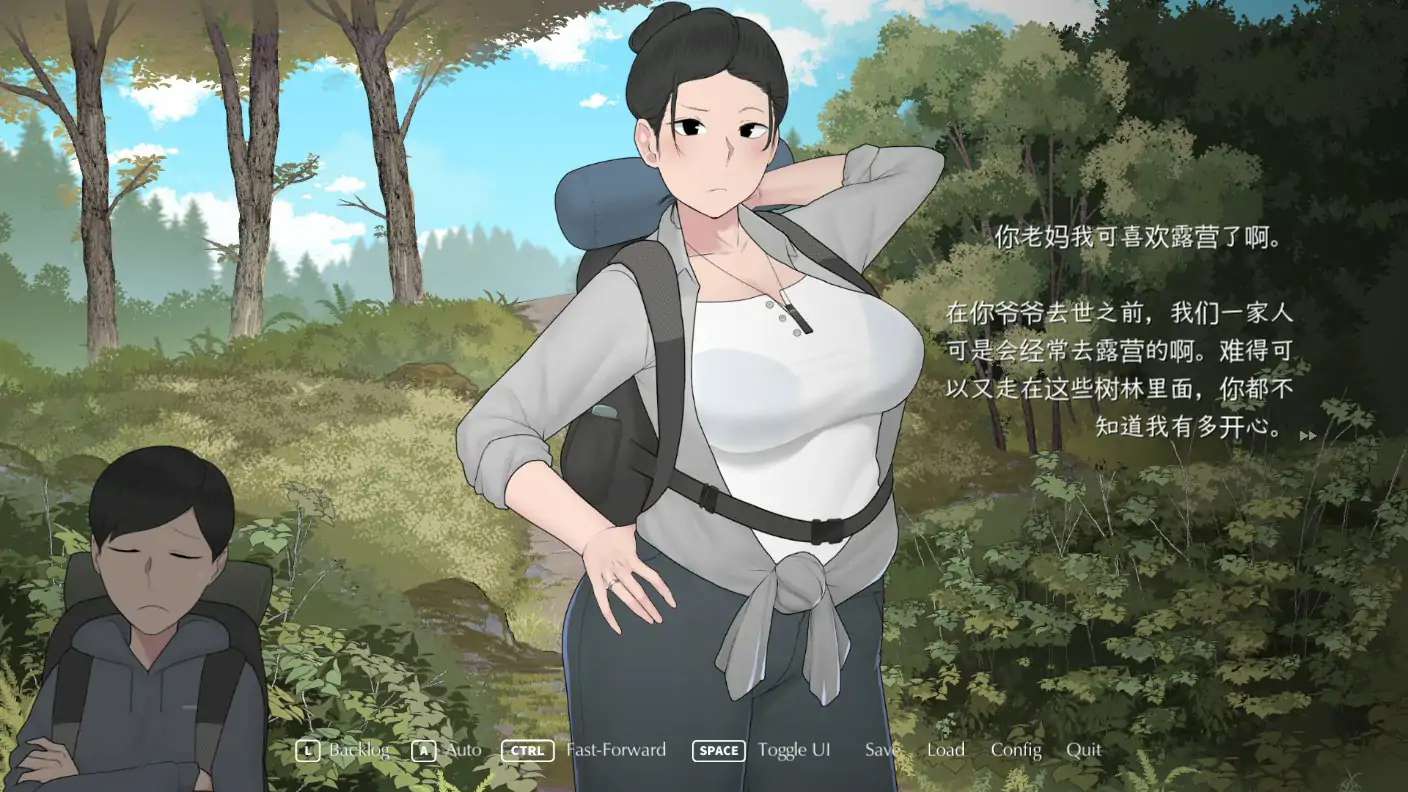Enable Auto-advance mode
Image resolution: width=1408 pixels, height=792 pixels.
tap(462, 750)
